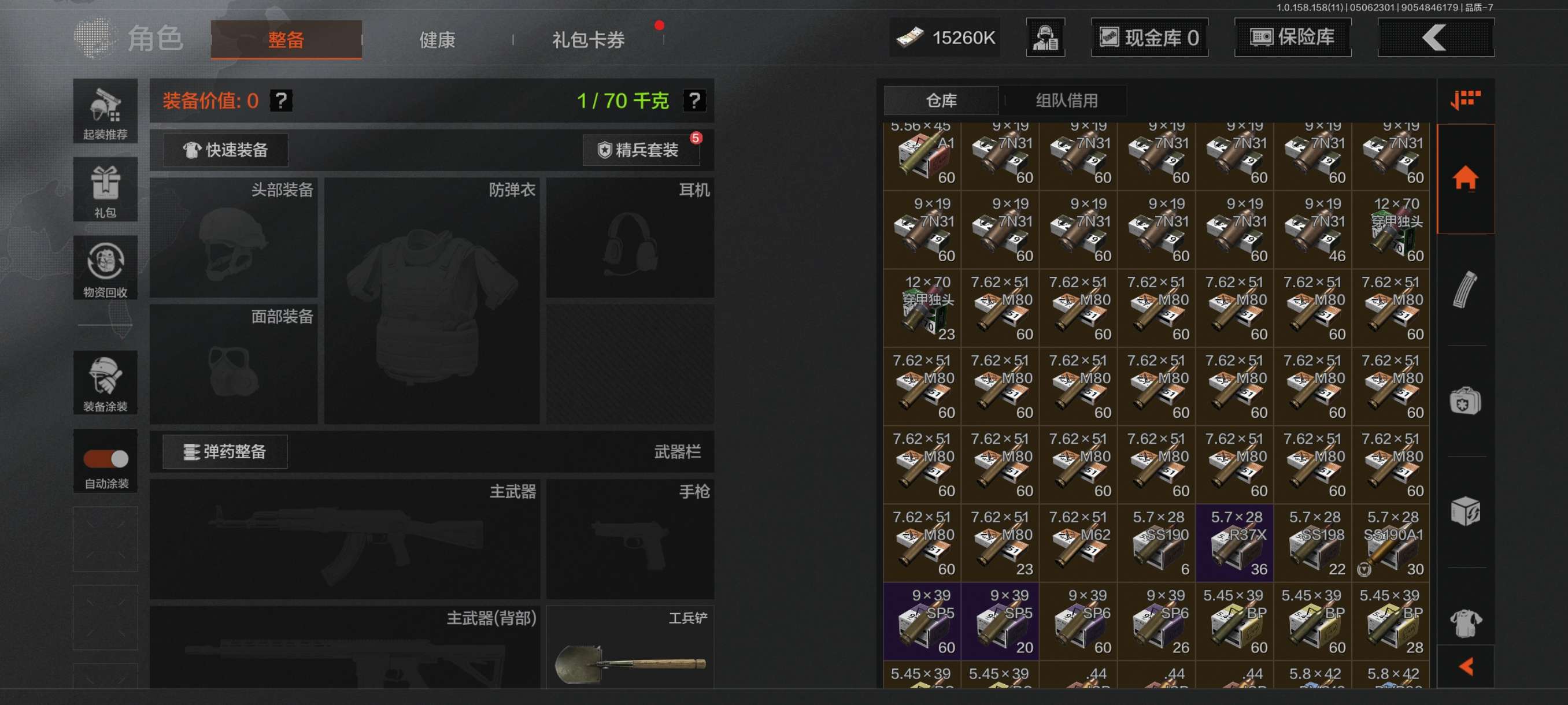1568x705 pixels.
Task: Click the 快速装备 quick equip button
Action: (x=226, y=150)
